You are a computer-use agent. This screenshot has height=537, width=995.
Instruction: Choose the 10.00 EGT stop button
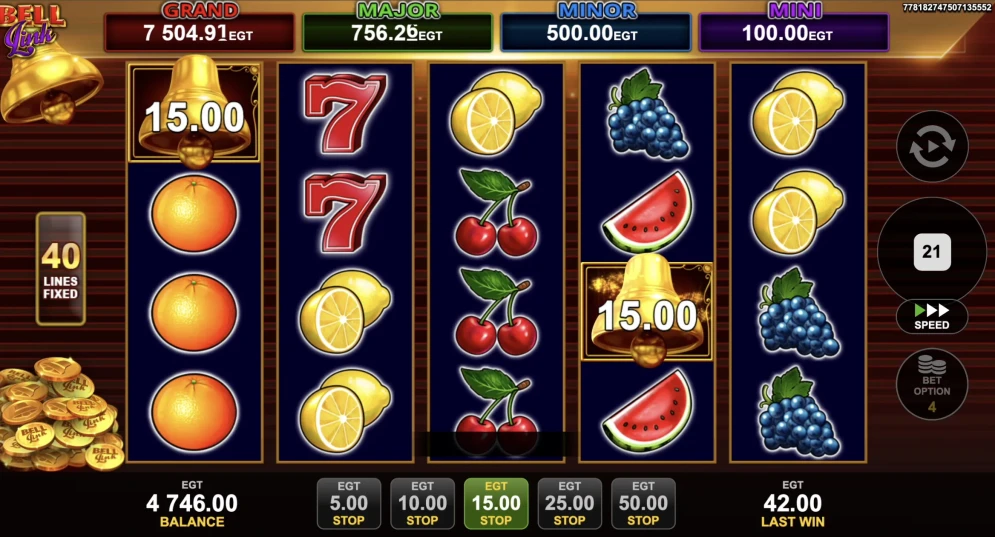coord(422,503)
